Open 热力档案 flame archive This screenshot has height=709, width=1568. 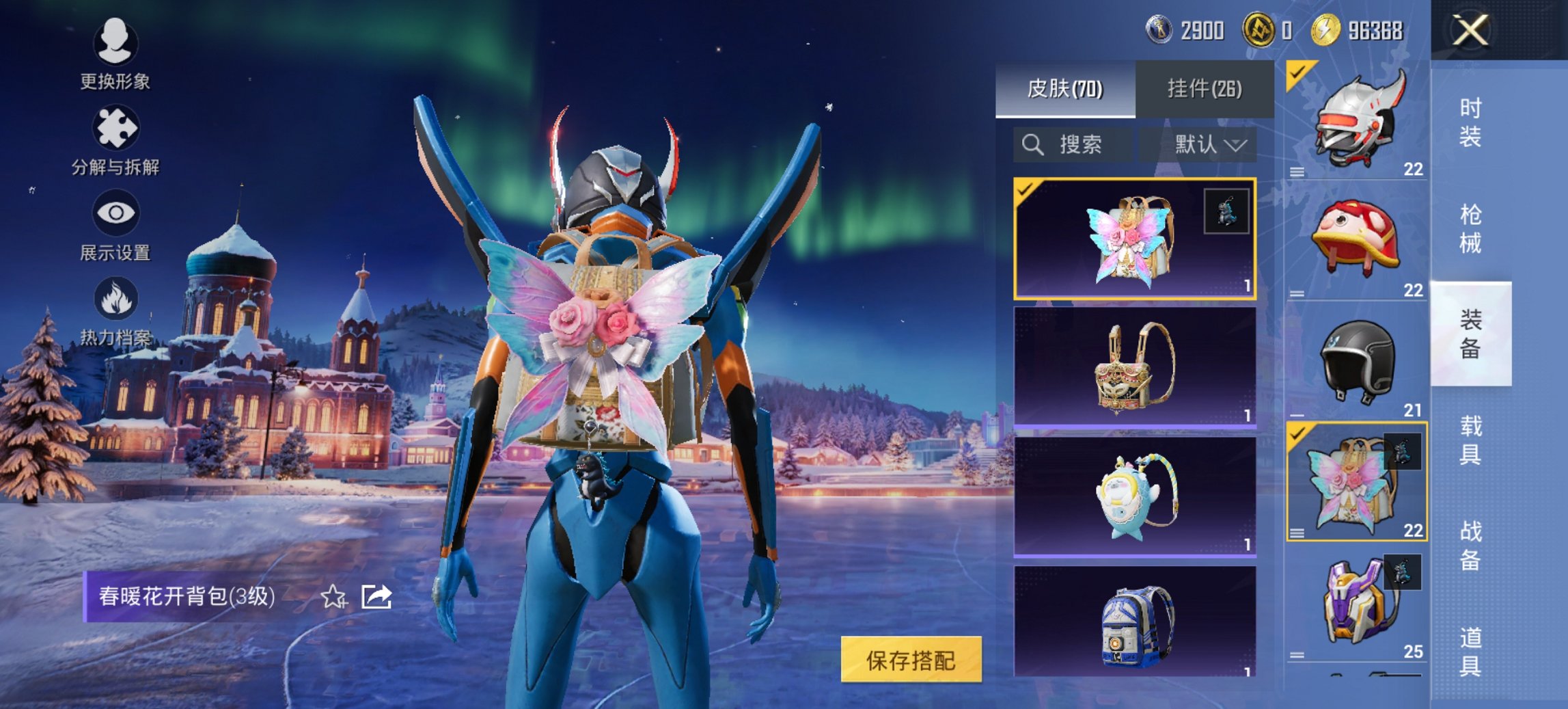115,310
